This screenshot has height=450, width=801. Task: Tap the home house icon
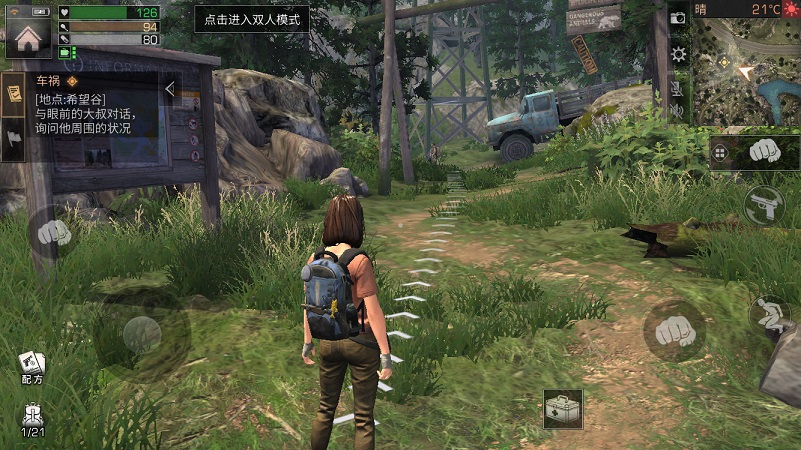27,36
